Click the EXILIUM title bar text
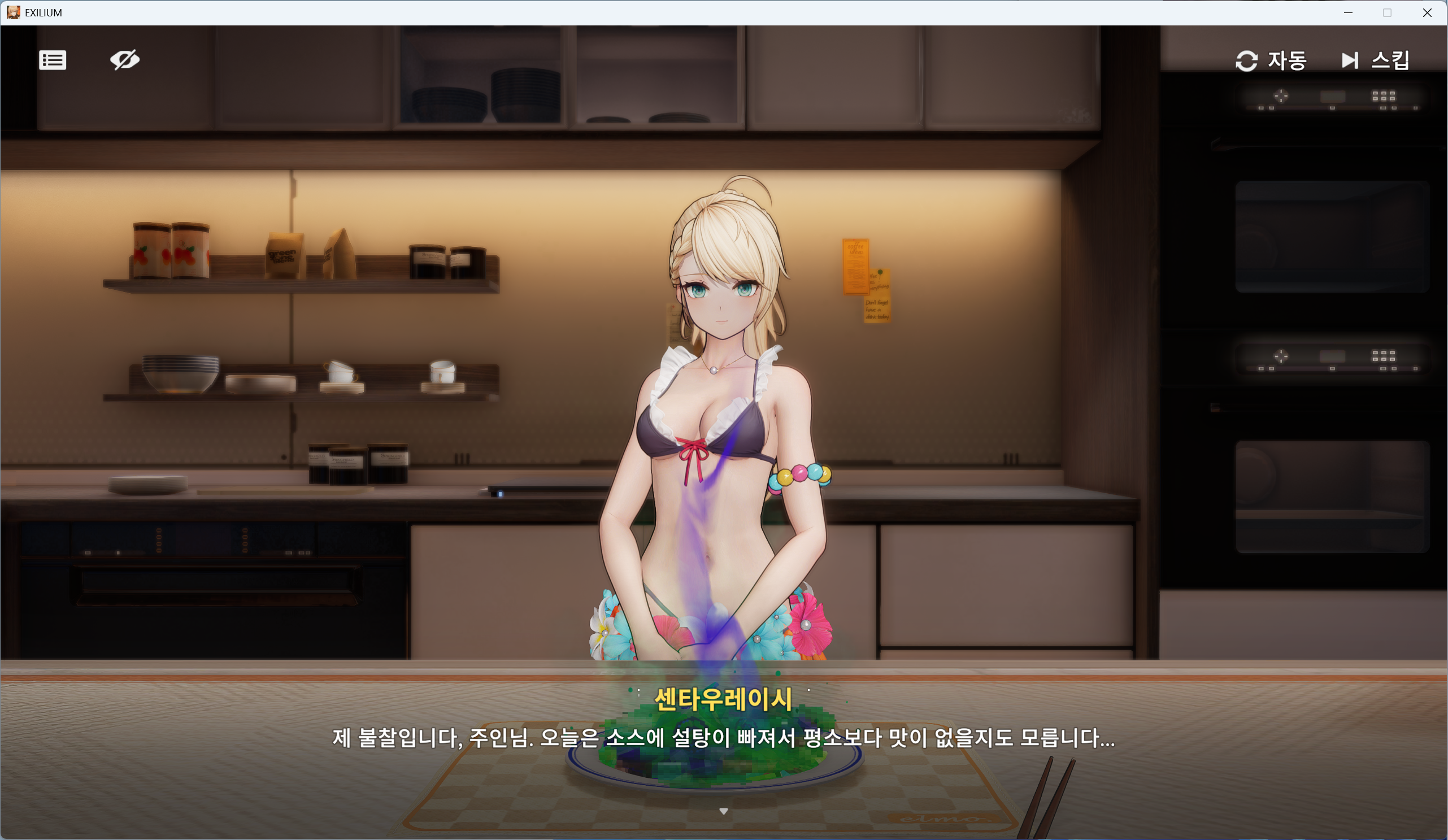Image resolution: width=1448 pixels, height=840 pixels. pos(42,12)
